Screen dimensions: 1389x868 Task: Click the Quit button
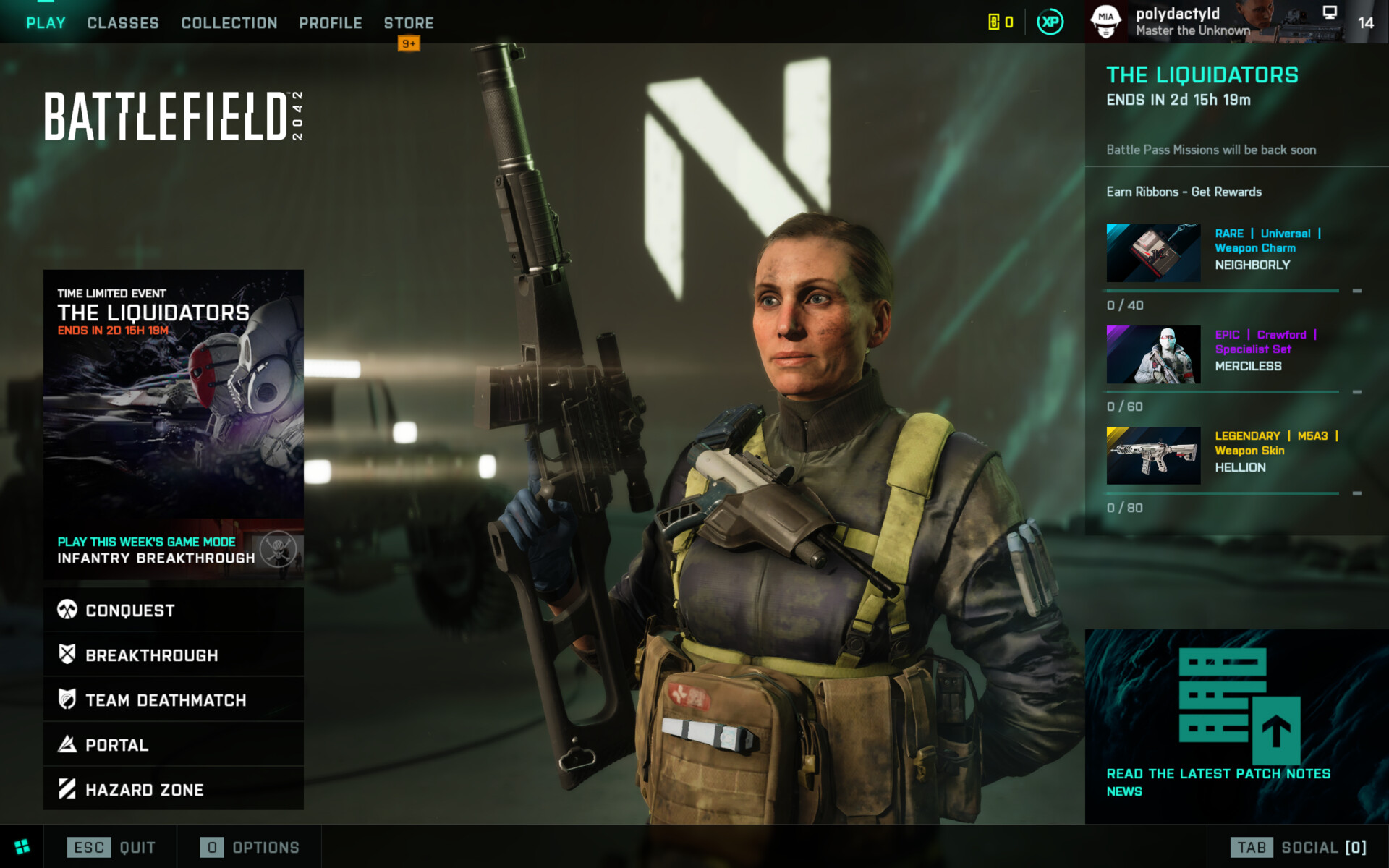tap(111, 847)
